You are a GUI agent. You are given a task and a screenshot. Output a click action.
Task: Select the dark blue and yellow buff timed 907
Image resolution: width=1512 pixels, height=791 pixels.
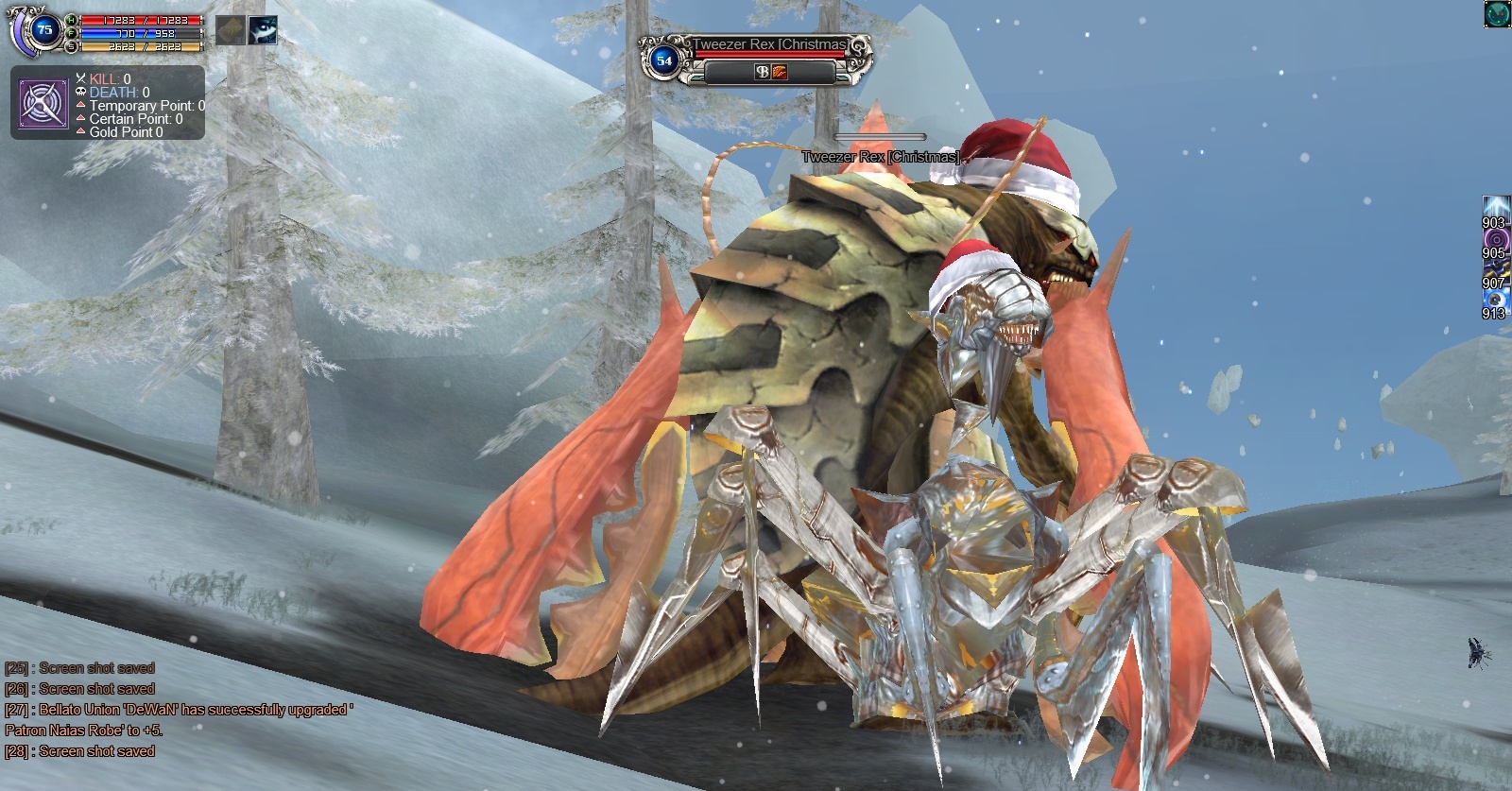1494,268
